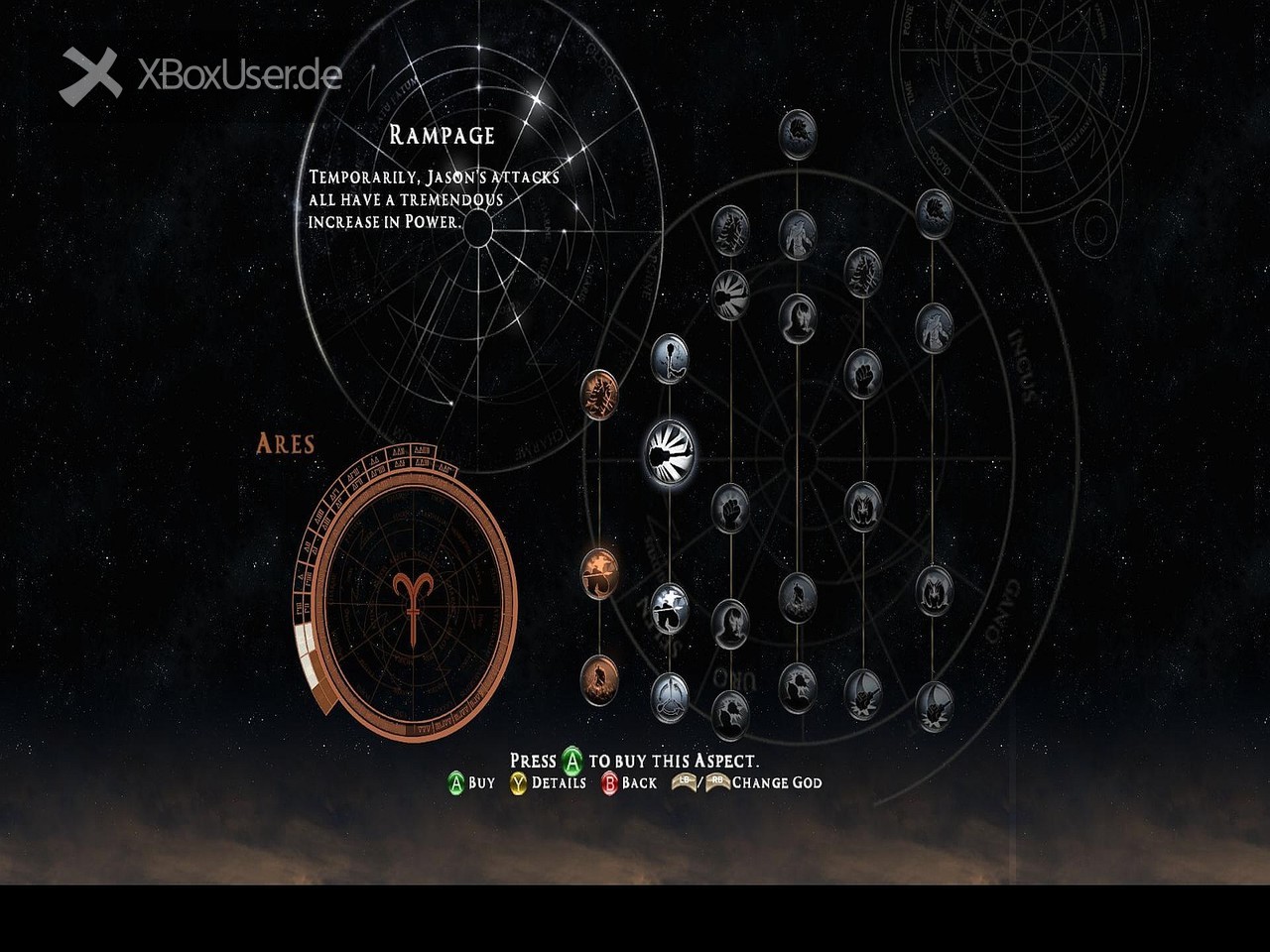Select the silver triple-ring emblem aspect
The image size is (1270, 952).
point(670,696)
